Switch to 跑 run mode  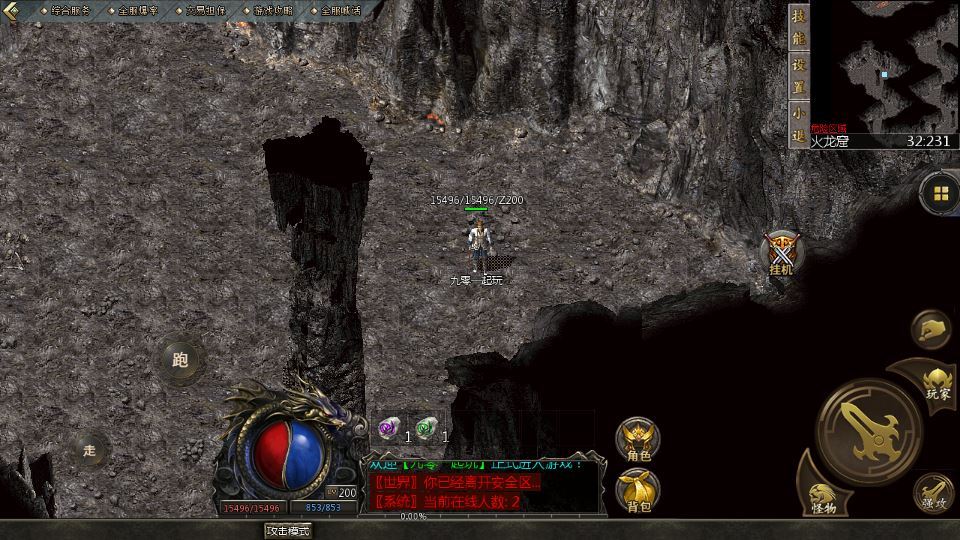[x=180, y=359]
